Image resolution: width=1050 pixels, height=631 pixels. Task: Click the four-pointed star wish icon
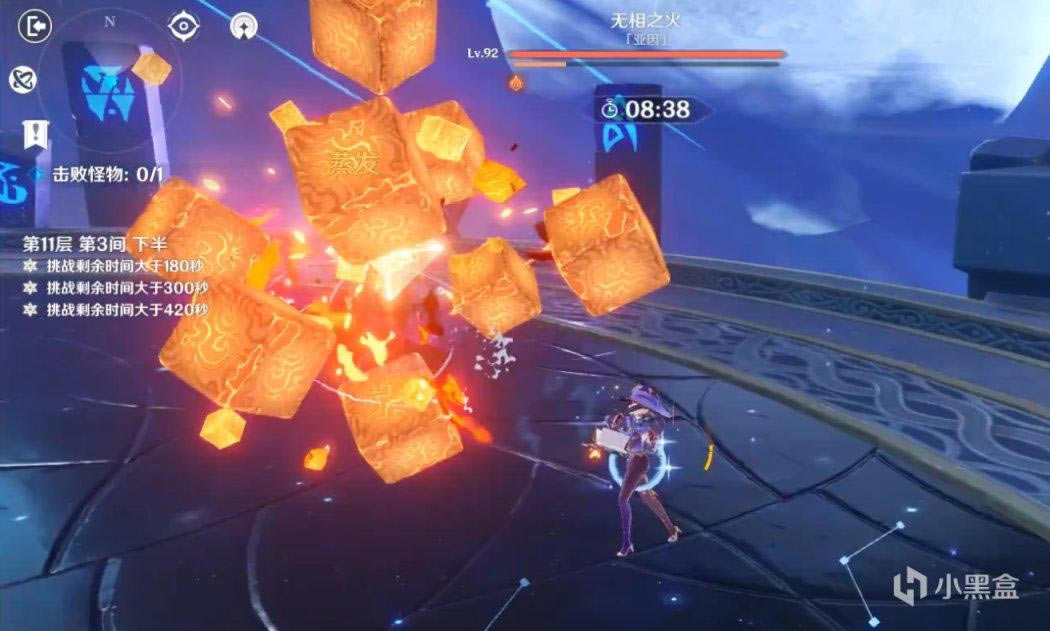(x=243, y=27)
